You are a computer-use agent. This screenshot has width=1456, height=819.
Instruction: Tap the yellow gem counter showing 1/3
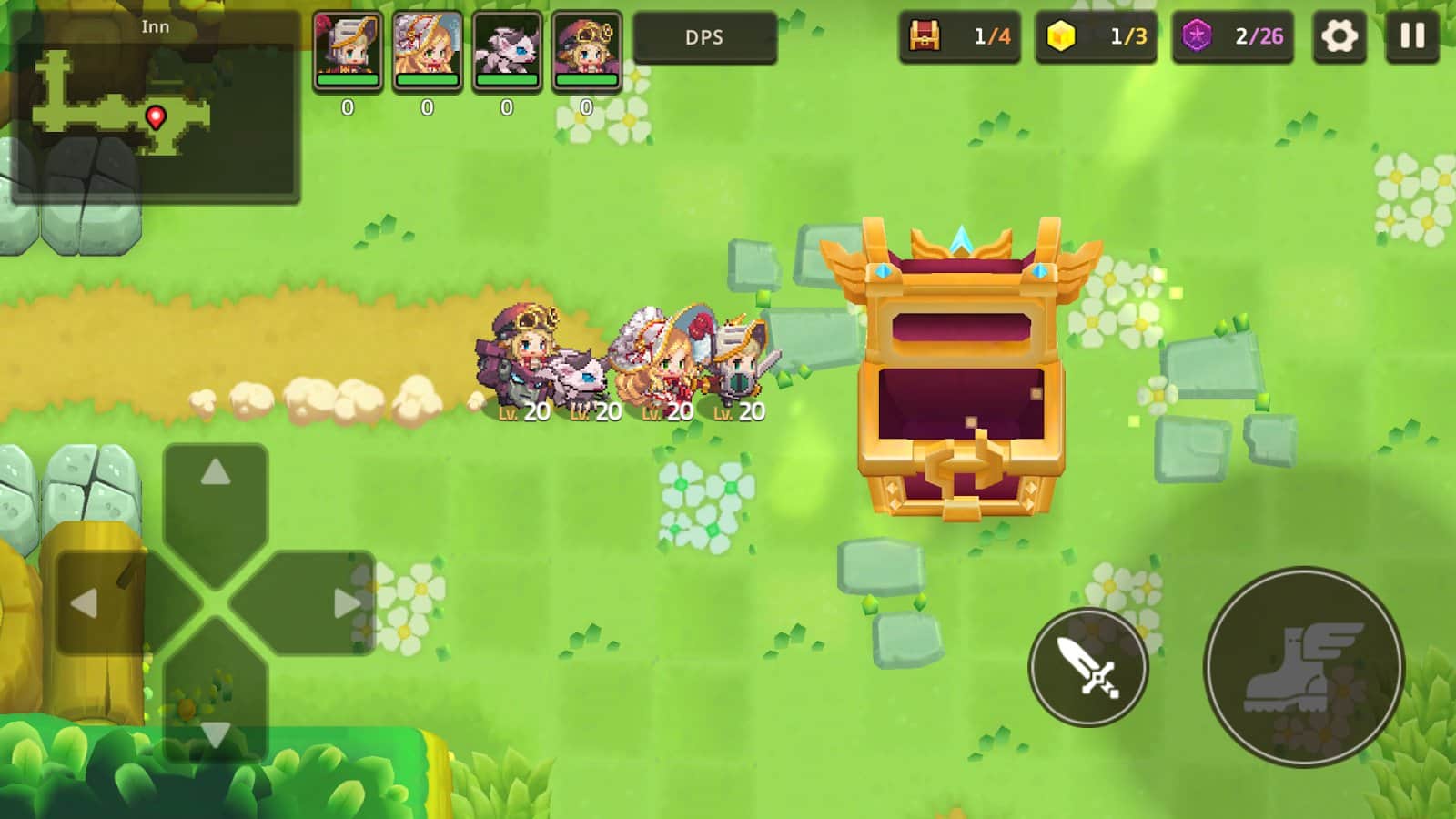pyautogui.click(x=1097, y=37)
